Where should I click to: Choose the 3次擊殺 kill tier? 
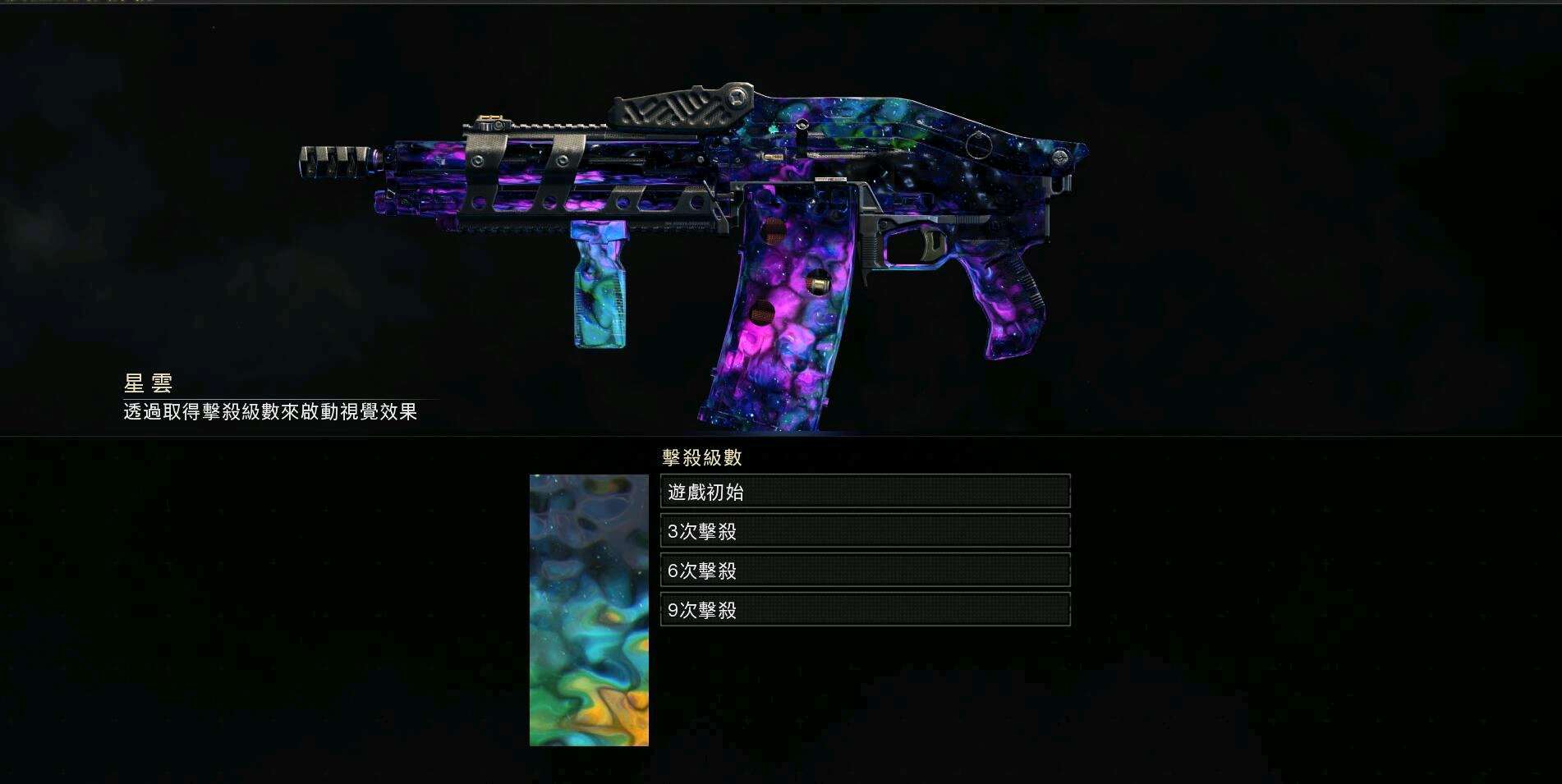(x=865, y=531)
